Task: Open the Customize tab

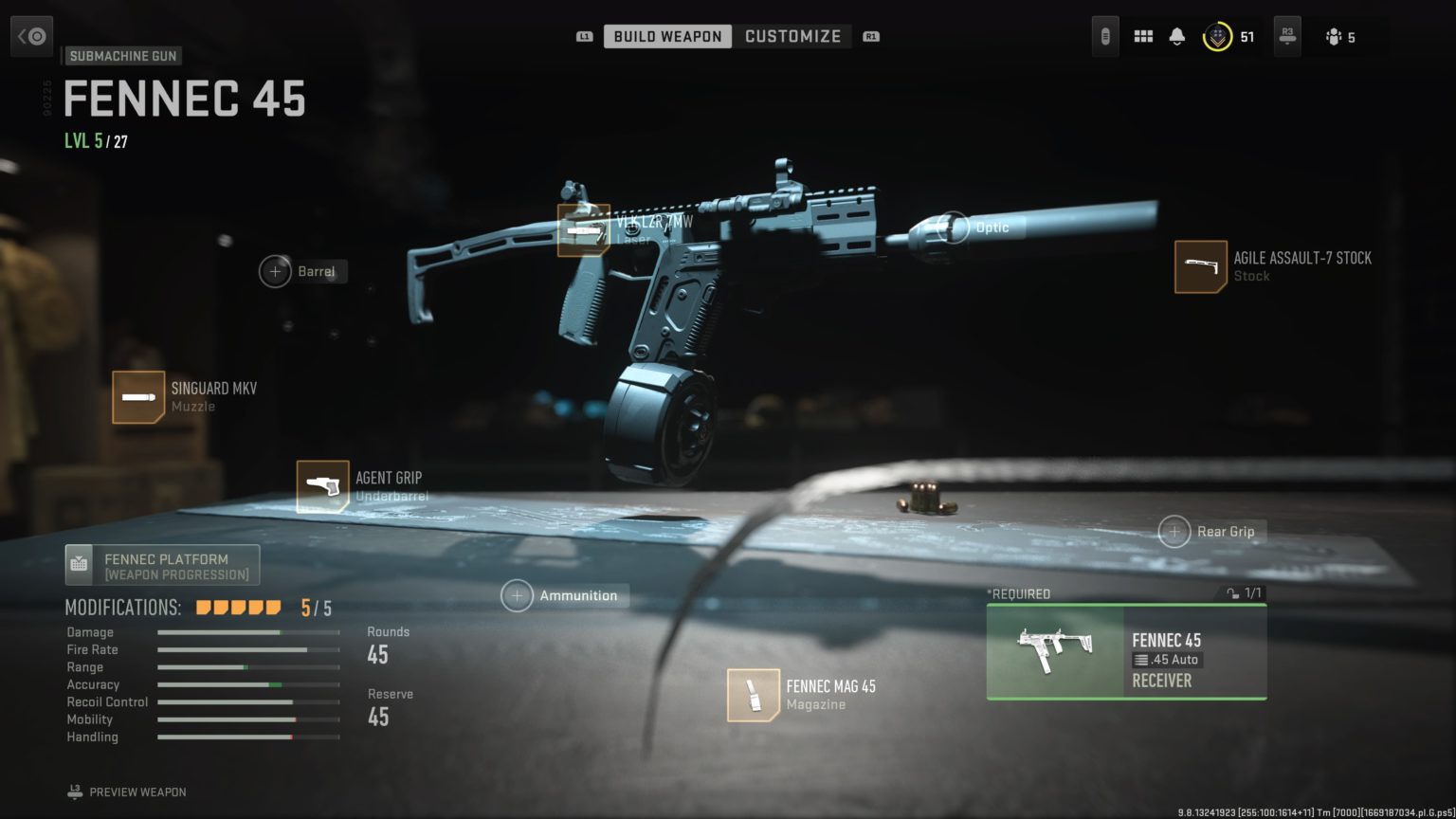Action: (792, 36)
